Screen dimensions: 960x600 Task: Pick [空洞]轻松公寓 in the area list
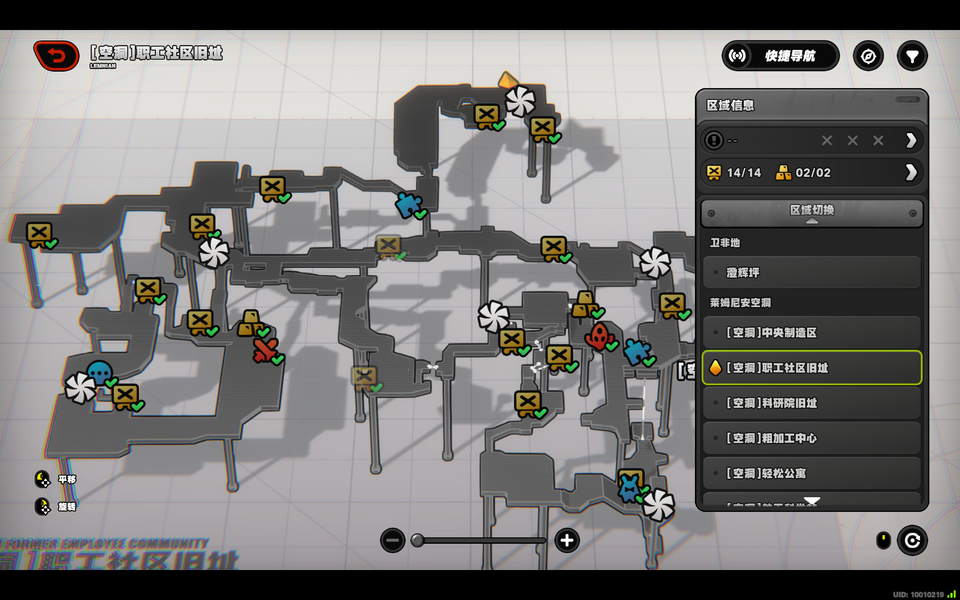[x=811, y=473]
